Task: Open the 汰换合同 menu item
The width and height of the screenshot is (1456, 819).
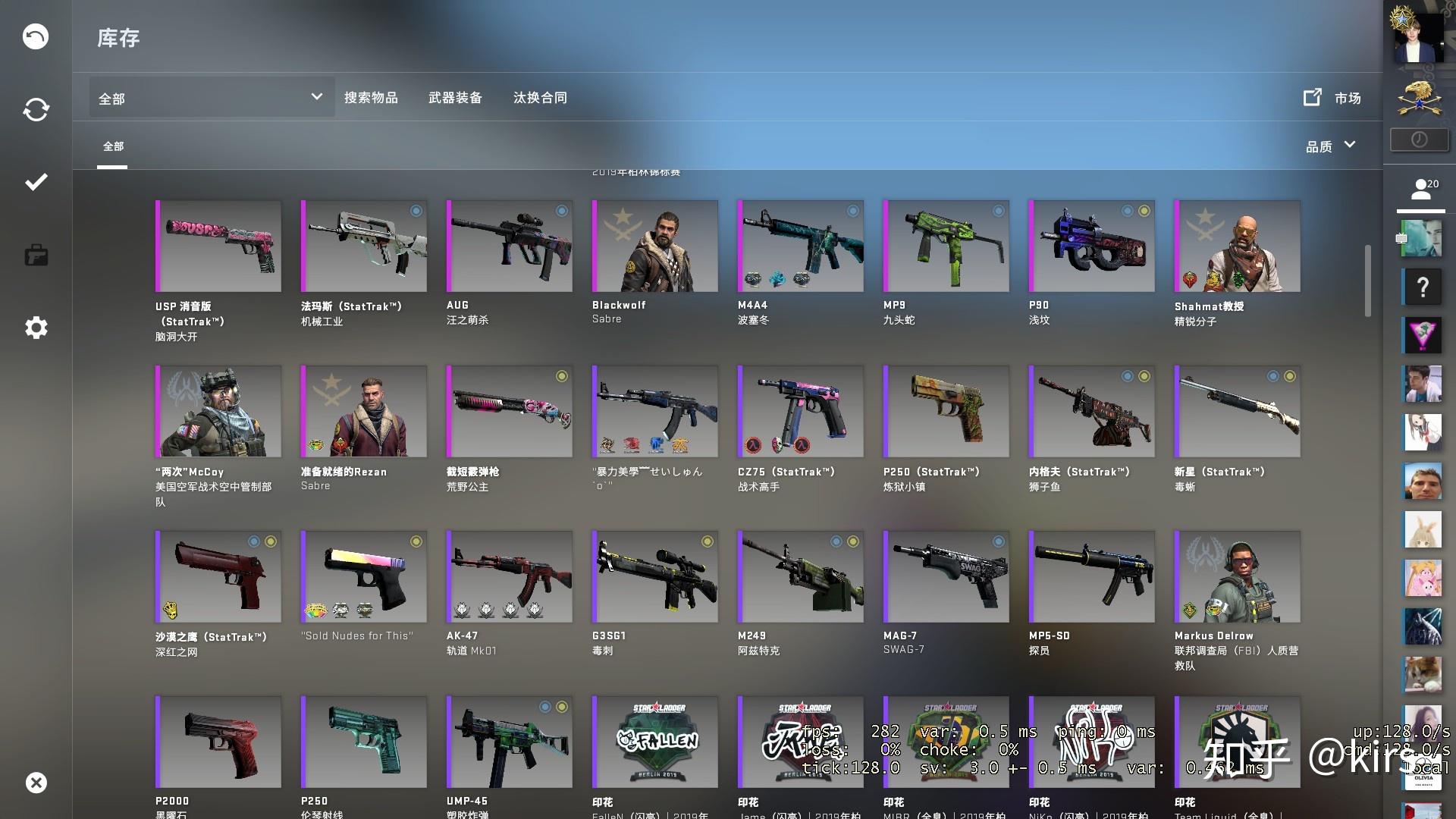Action: click(539, 97)
